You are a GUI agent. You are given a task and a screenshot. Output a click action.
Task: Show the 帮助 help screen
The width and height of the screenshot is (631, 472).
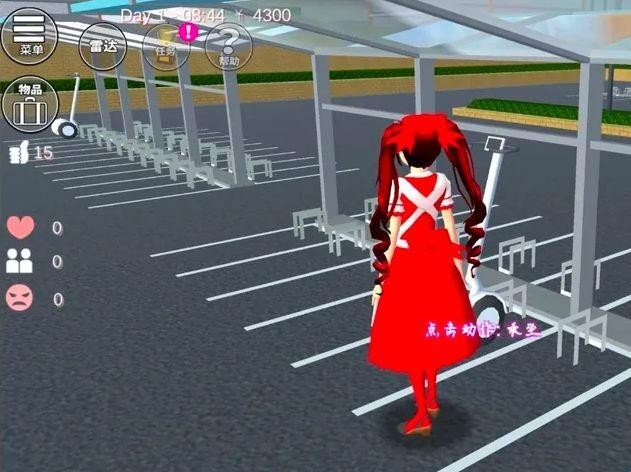(229, 46)
